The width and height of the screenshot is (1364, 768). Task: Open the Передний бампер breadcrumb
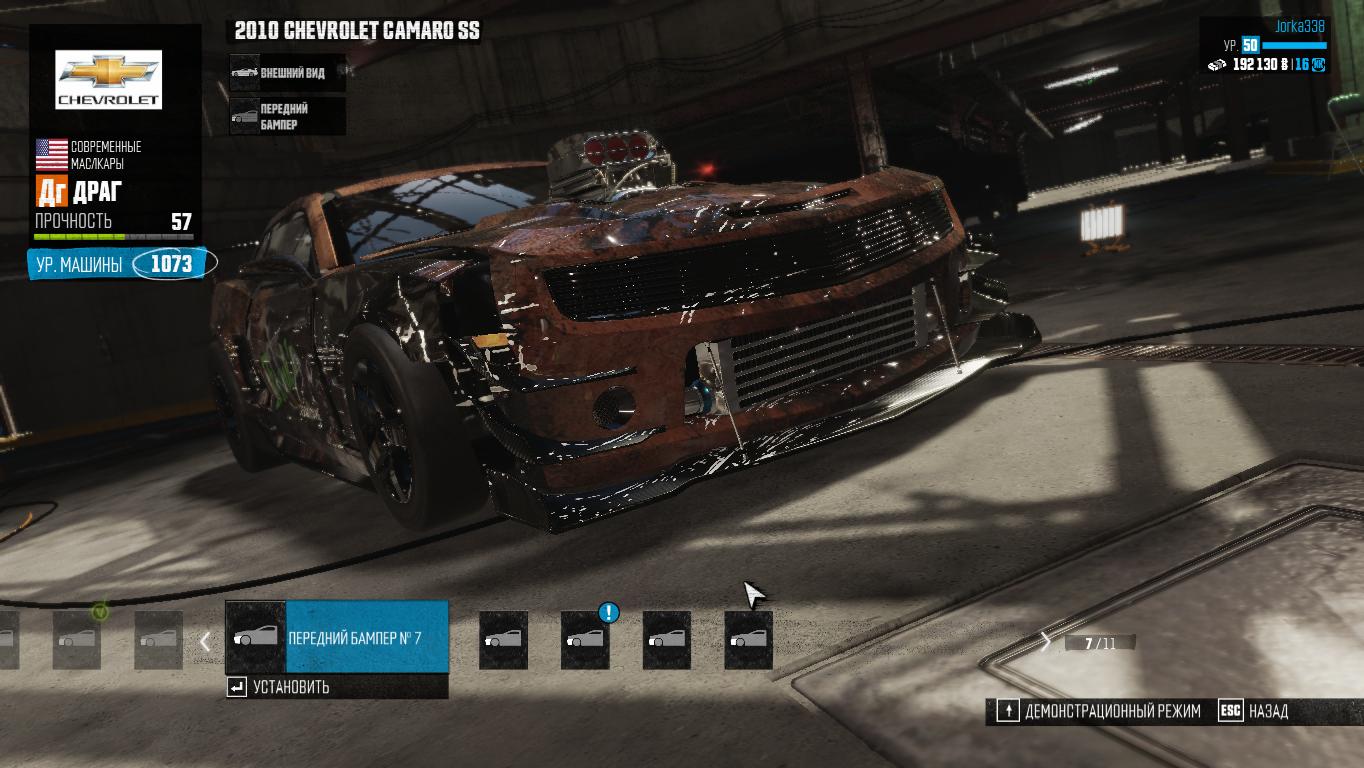click(287, 116)
